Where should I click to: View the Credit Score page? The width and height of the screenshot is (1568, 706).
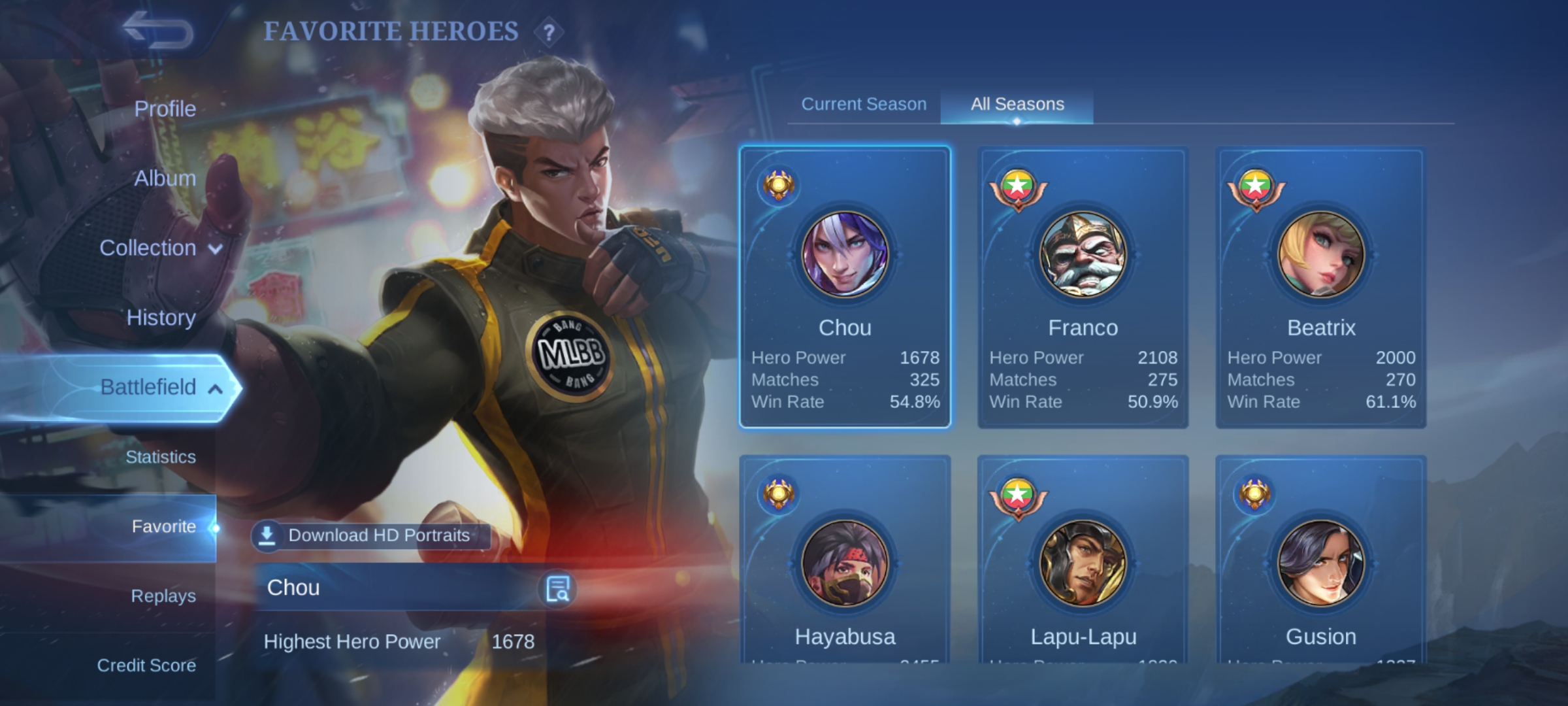[x=146, y=665]
